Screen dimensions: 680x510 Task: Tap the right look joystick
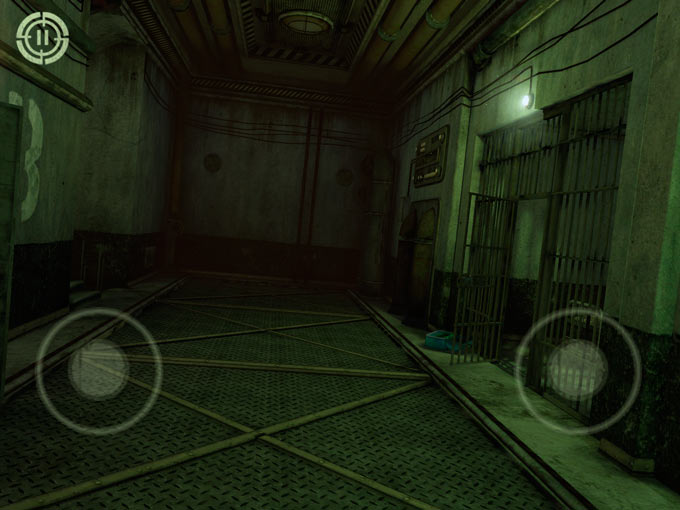coord(577,369)
